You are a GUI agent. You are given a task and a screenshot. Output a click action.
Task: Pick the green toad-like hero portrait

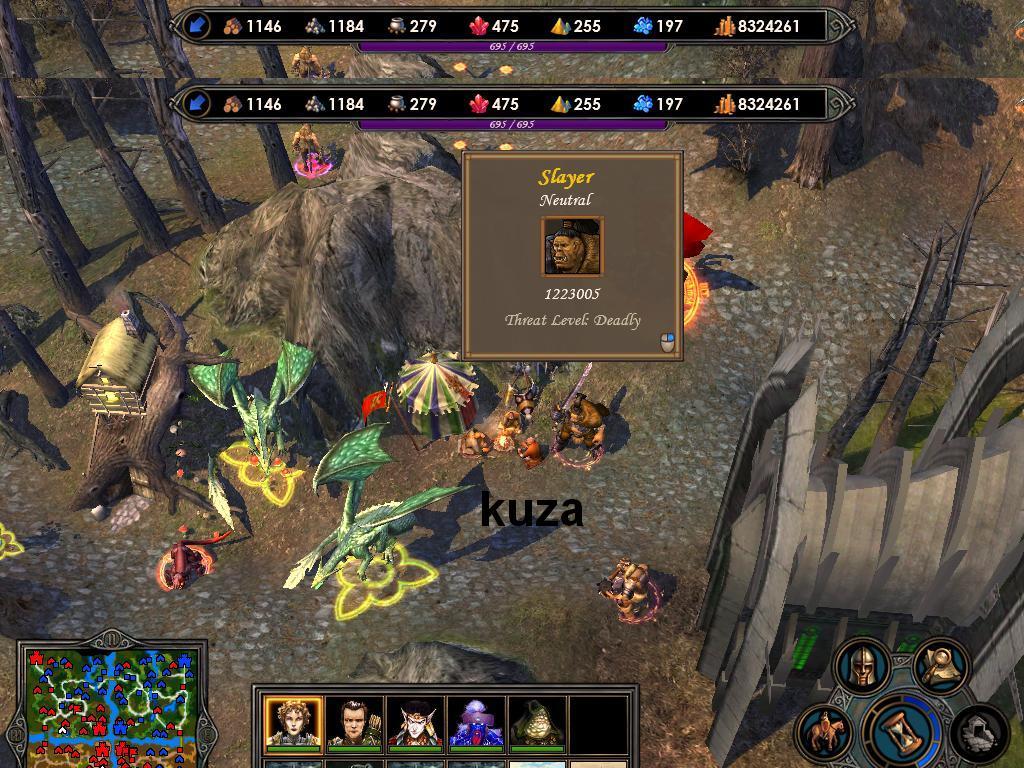(537, 723)
